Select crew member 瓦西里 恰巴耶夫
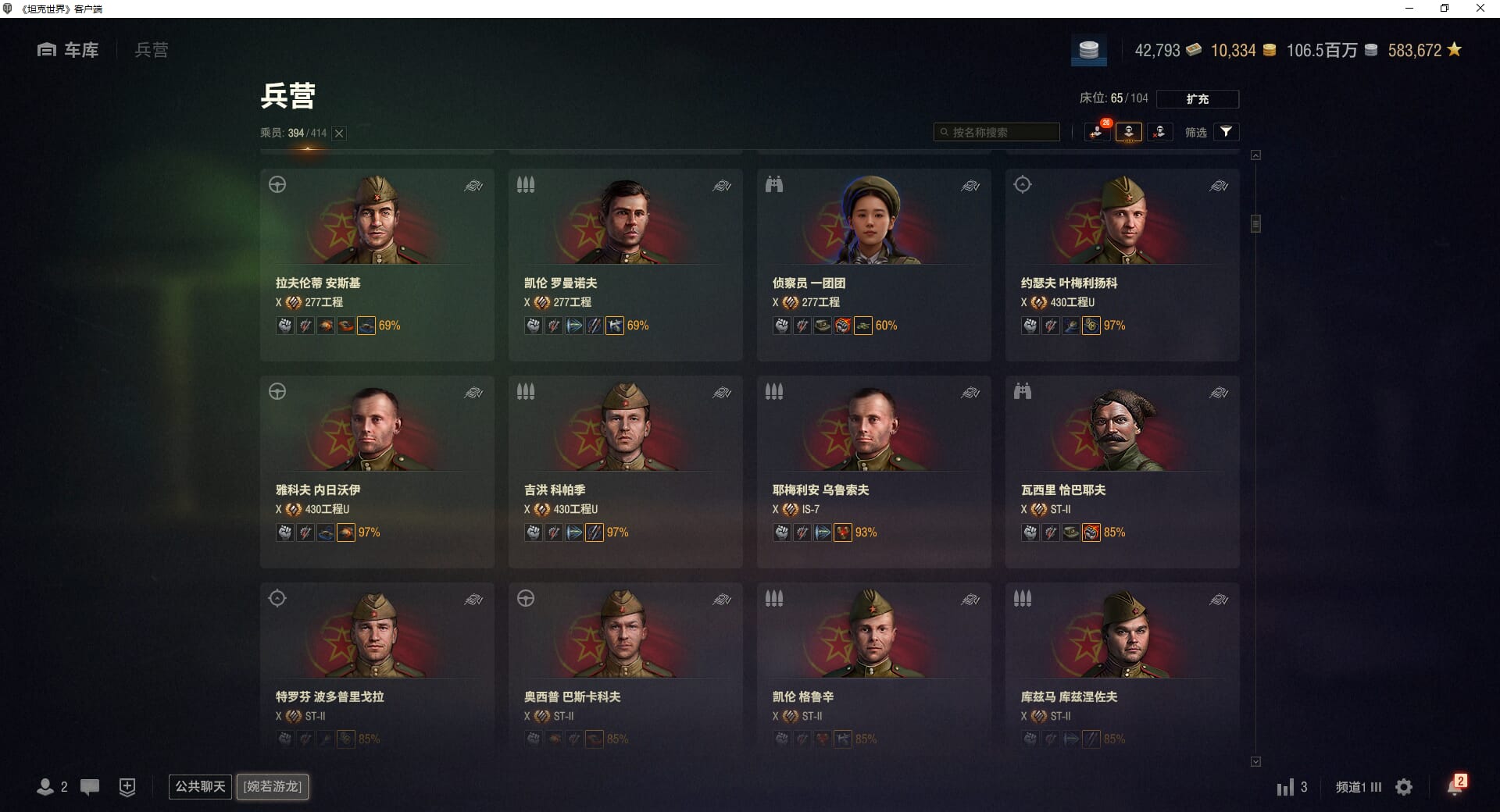This screenshot has height=812, width=1500. point(1122,471)
